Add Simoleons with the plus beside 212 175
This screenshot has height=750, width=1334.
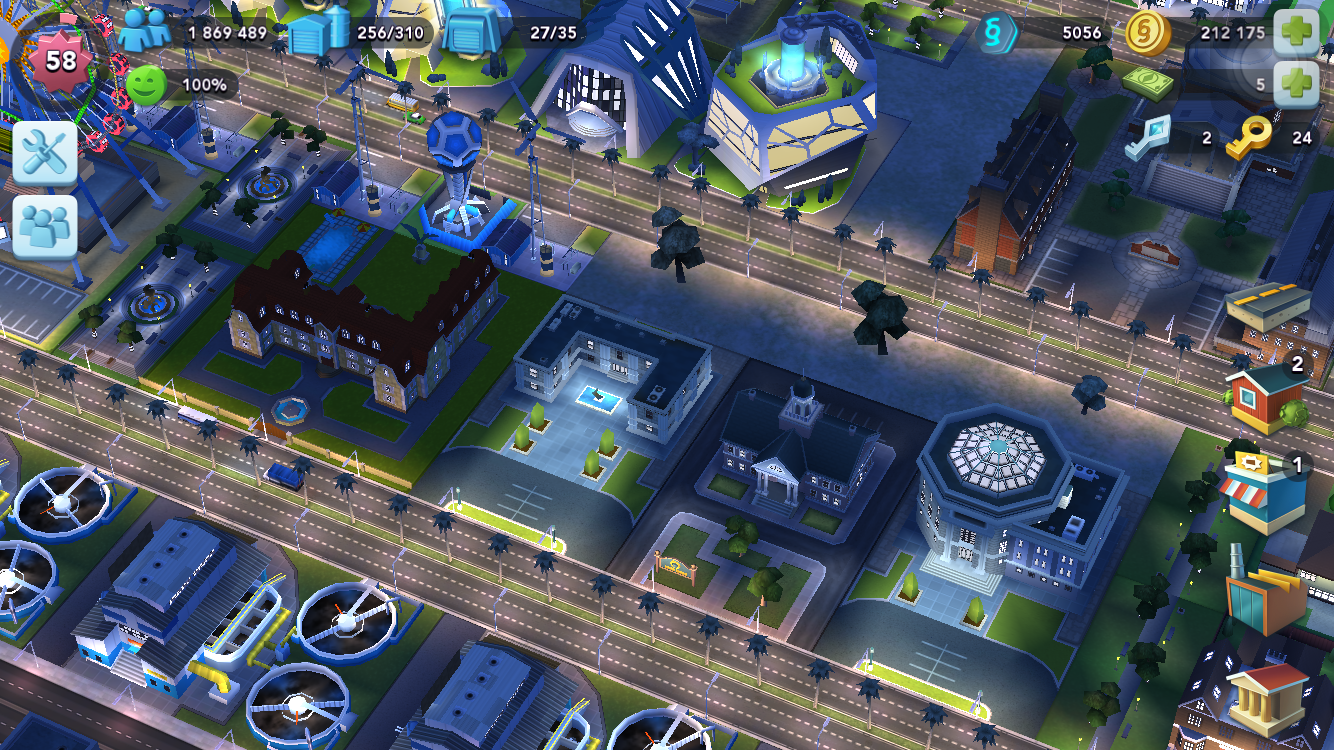click(1297, 32)
